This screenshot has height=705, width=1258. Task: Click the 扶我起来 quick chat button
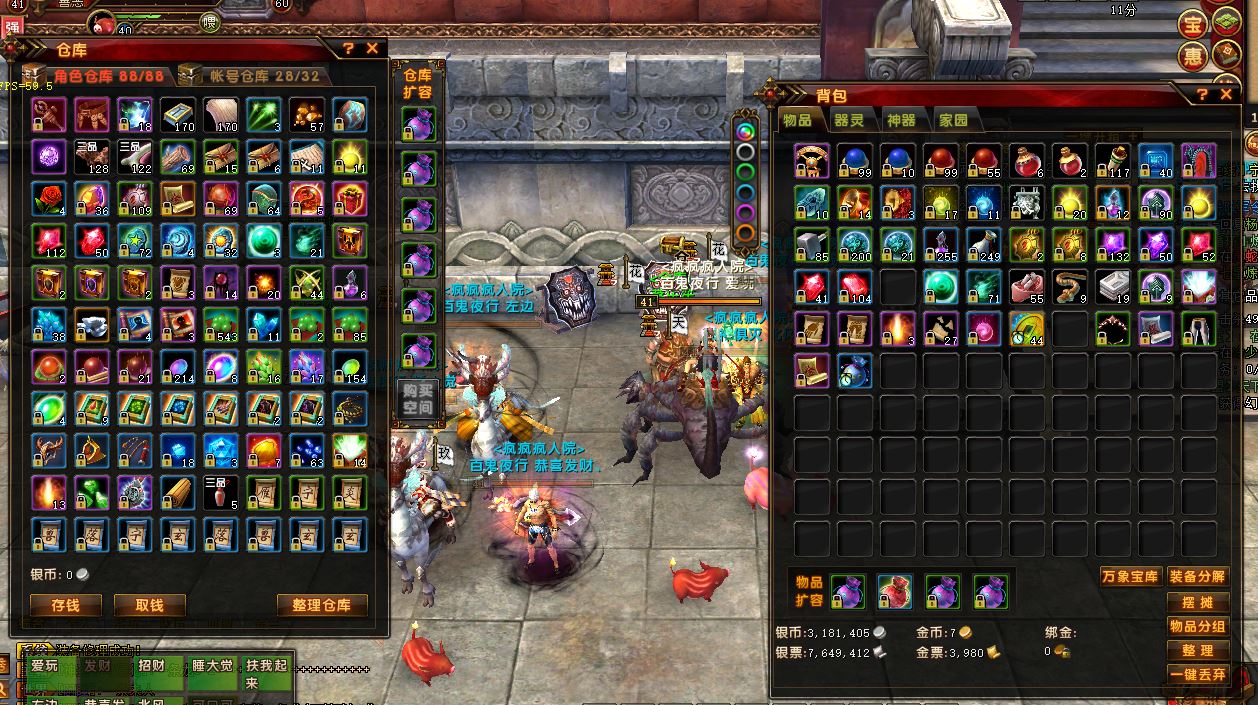pyautogui.click(x=266, y=674)
